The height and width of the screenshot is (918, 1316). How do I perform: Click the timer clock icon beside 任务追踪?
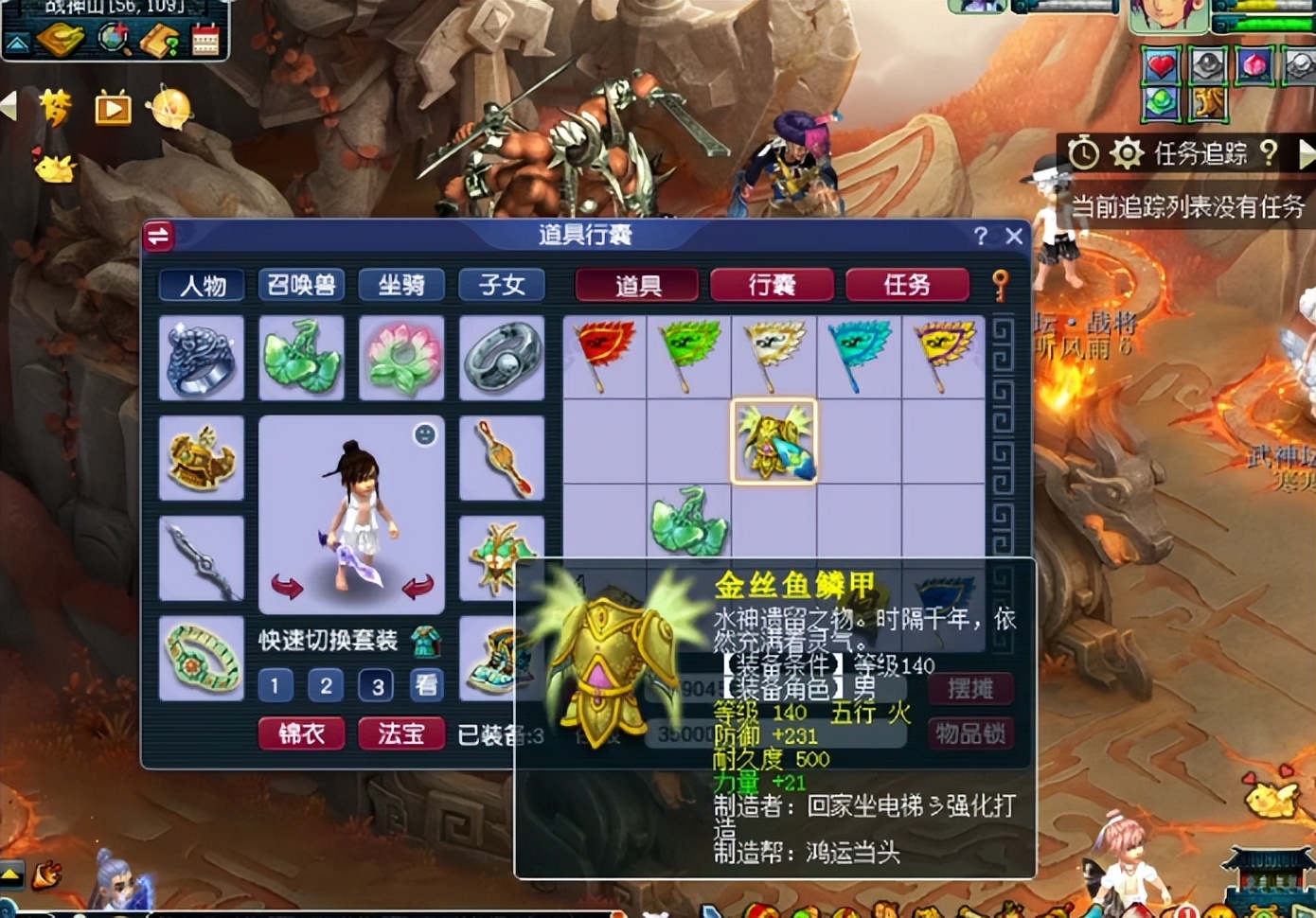click(x=1082, y=153)
